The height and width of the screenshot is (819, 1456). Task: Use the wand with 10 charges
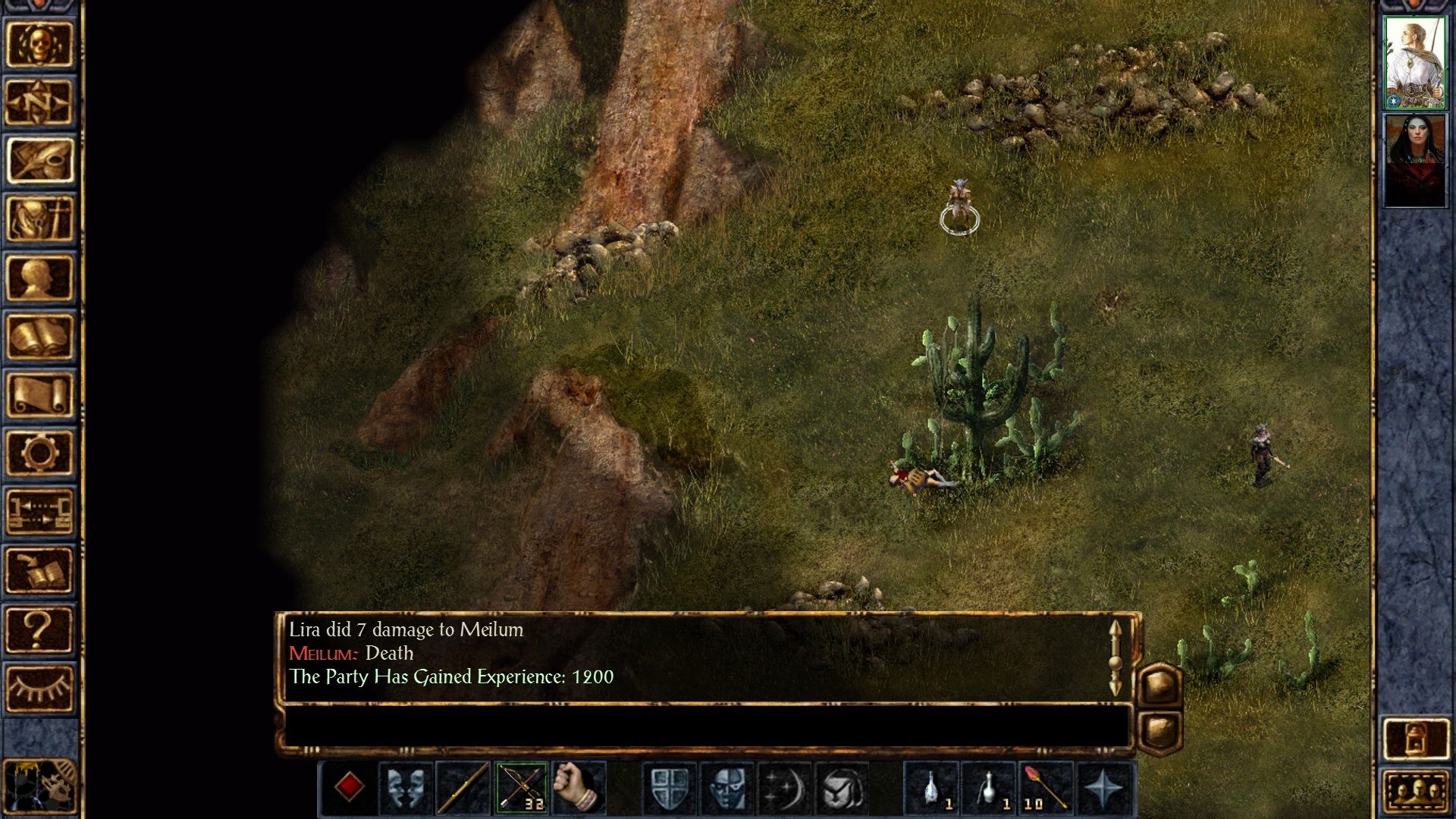point(1046,789)
